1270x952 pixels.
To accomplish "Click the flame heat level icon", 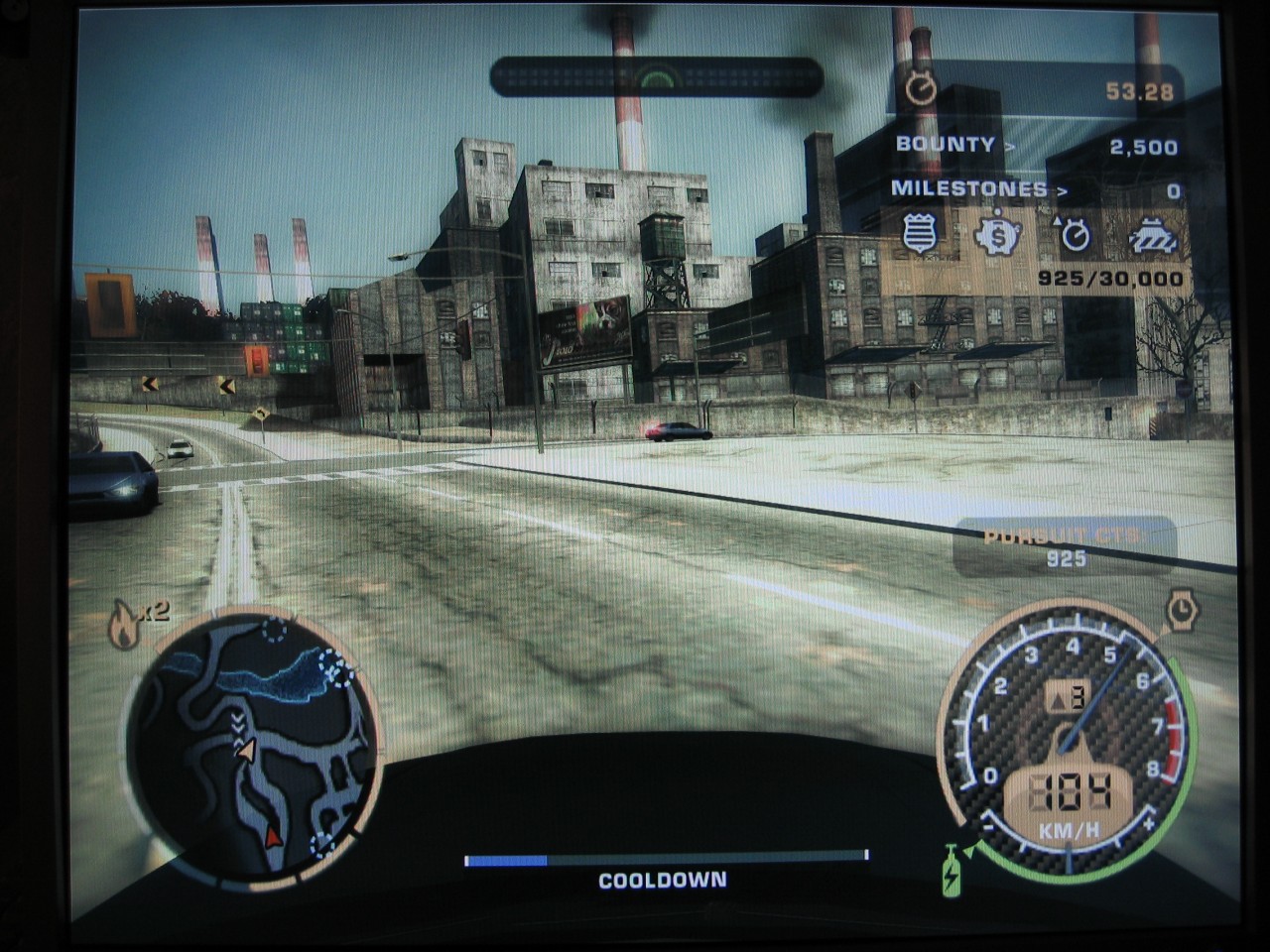I will (x=124, y=625).
